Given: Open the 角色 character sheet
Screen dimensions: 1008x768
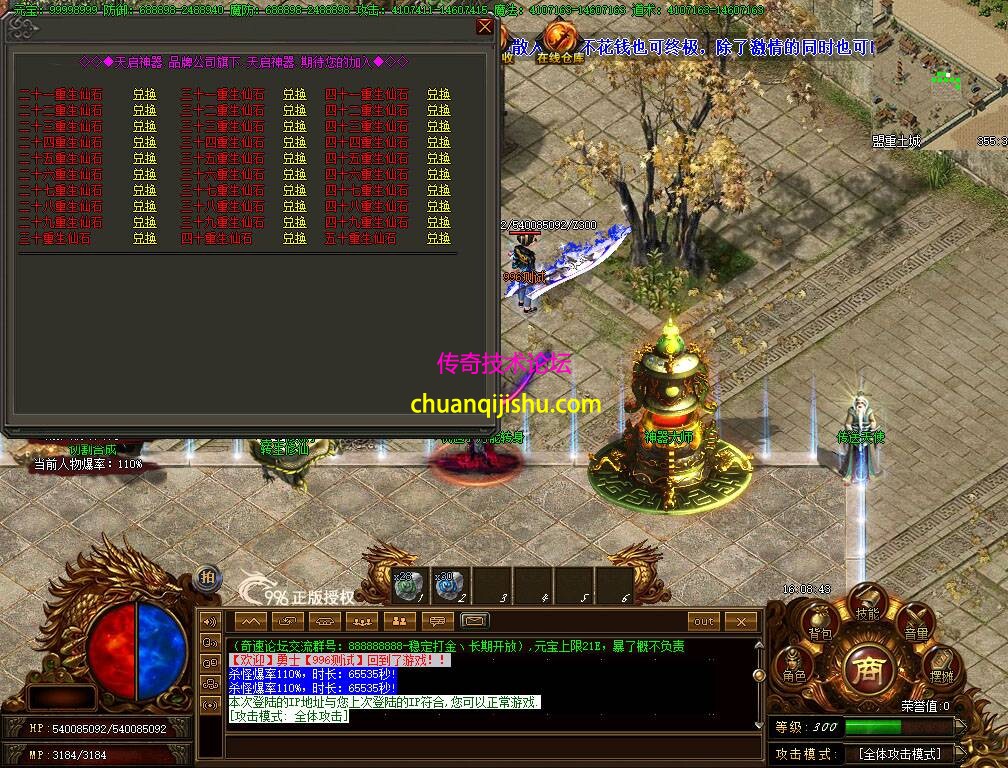Looking at the screenshot, I should point(794,666).
